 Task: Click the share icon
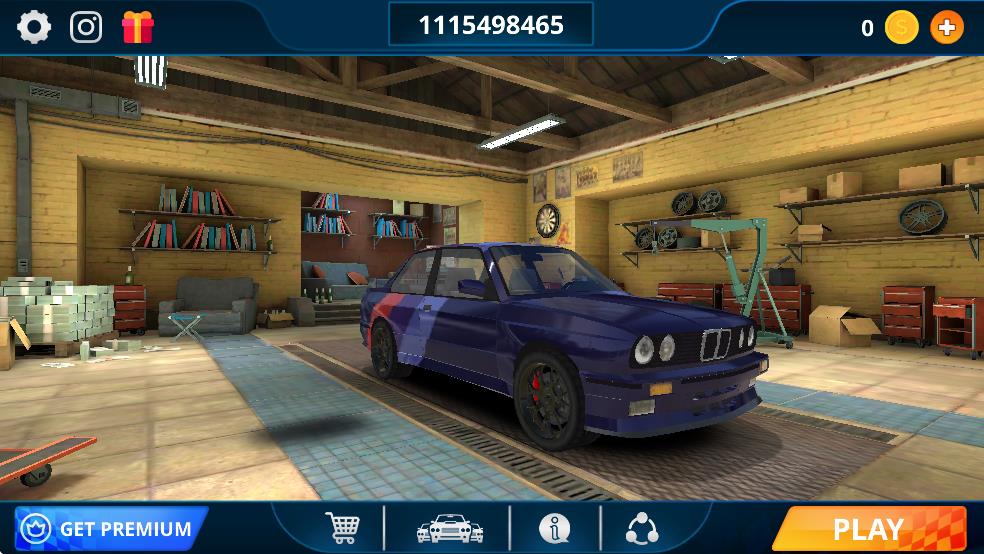tap(642, 528)
